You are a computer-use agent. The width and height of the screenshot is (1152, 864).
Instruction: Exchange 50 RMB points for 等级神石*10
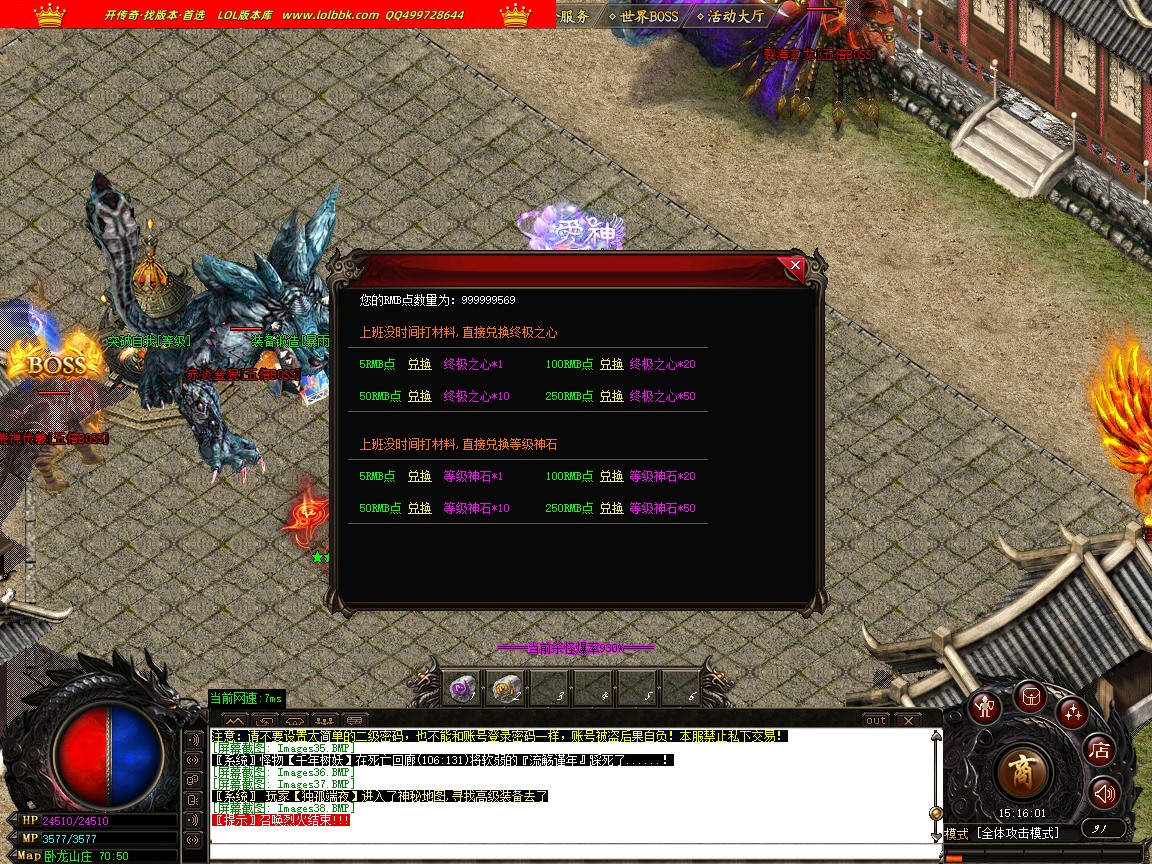[x=420, y=509]
